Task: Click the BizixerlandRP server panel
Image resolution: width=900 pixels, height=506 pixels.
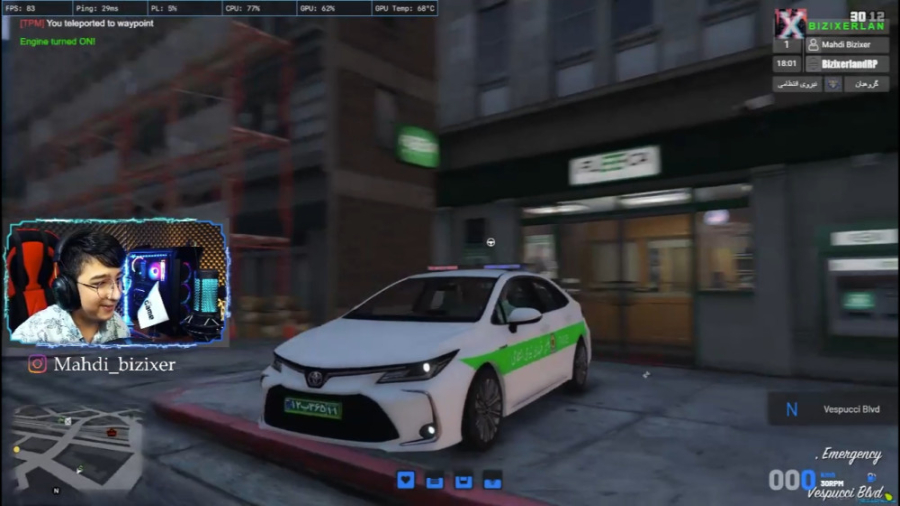Action: 846,64
